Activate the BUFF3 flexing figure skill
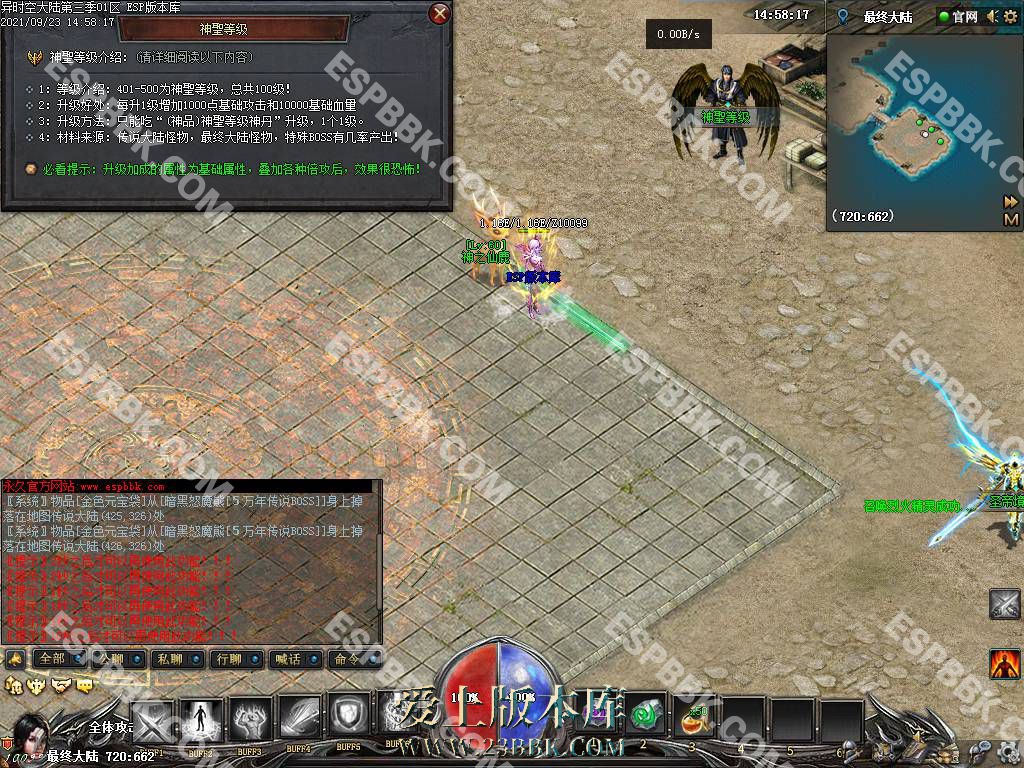 (250, 717)
